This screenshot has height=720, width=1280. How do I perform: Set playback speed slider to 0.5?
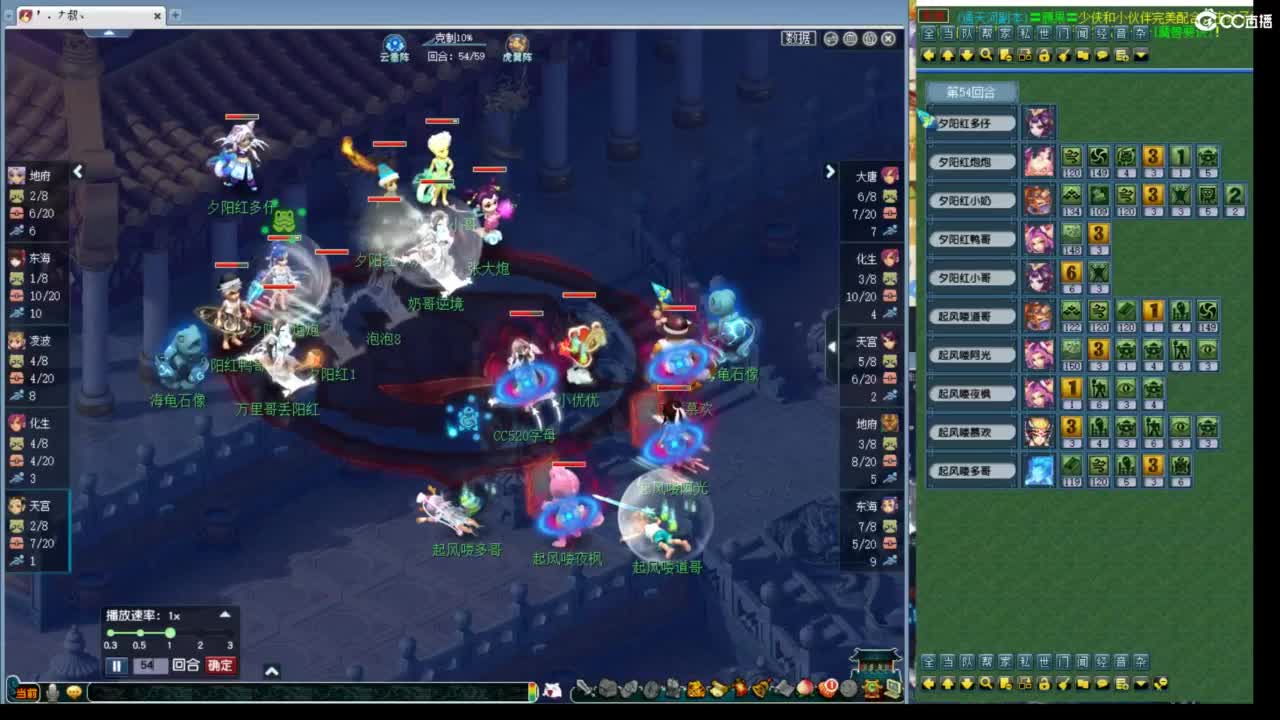140,632
